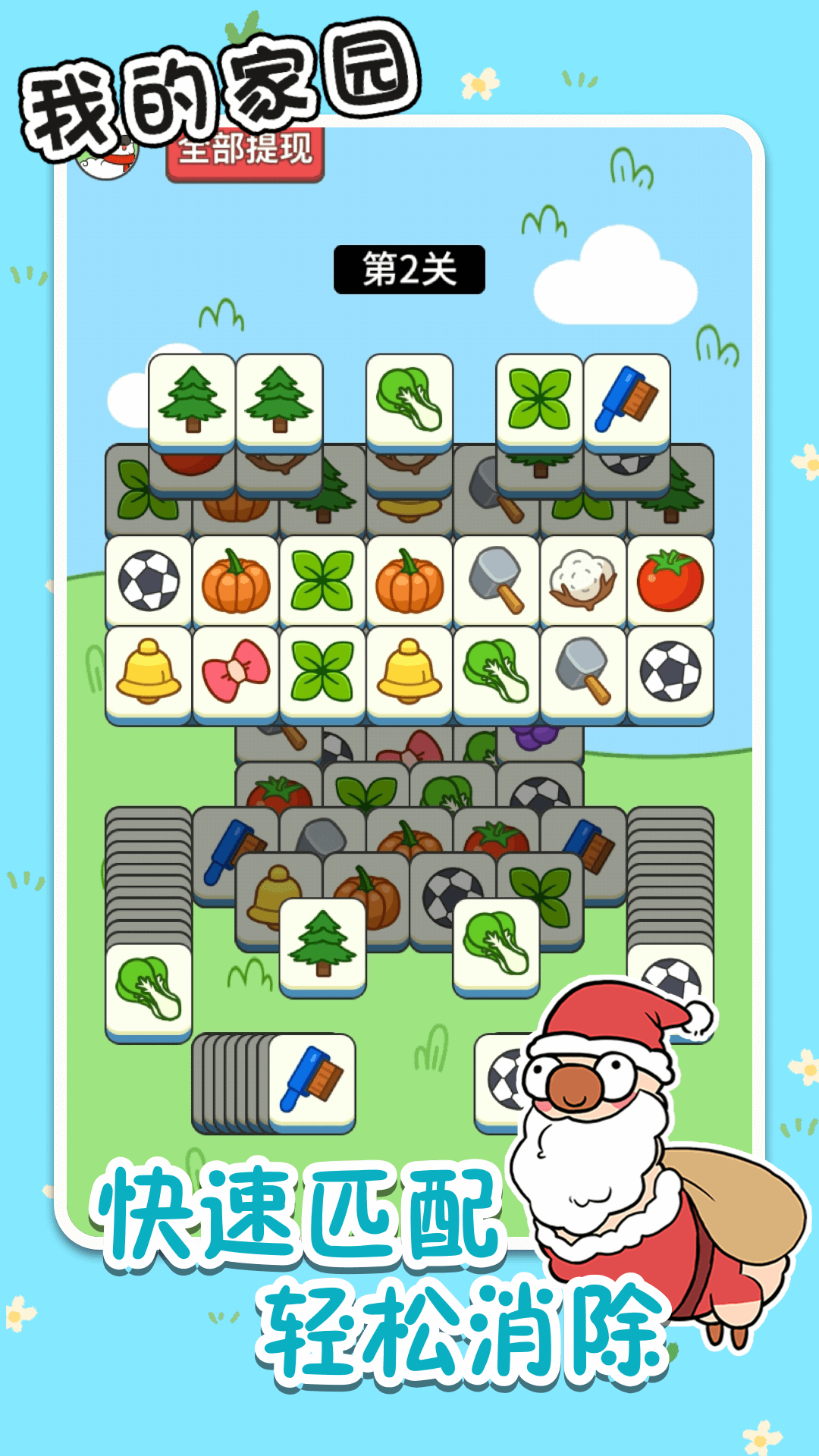Select the cabbage tile on the left gray stack
819x1456 pixels.
click(149, 988)
